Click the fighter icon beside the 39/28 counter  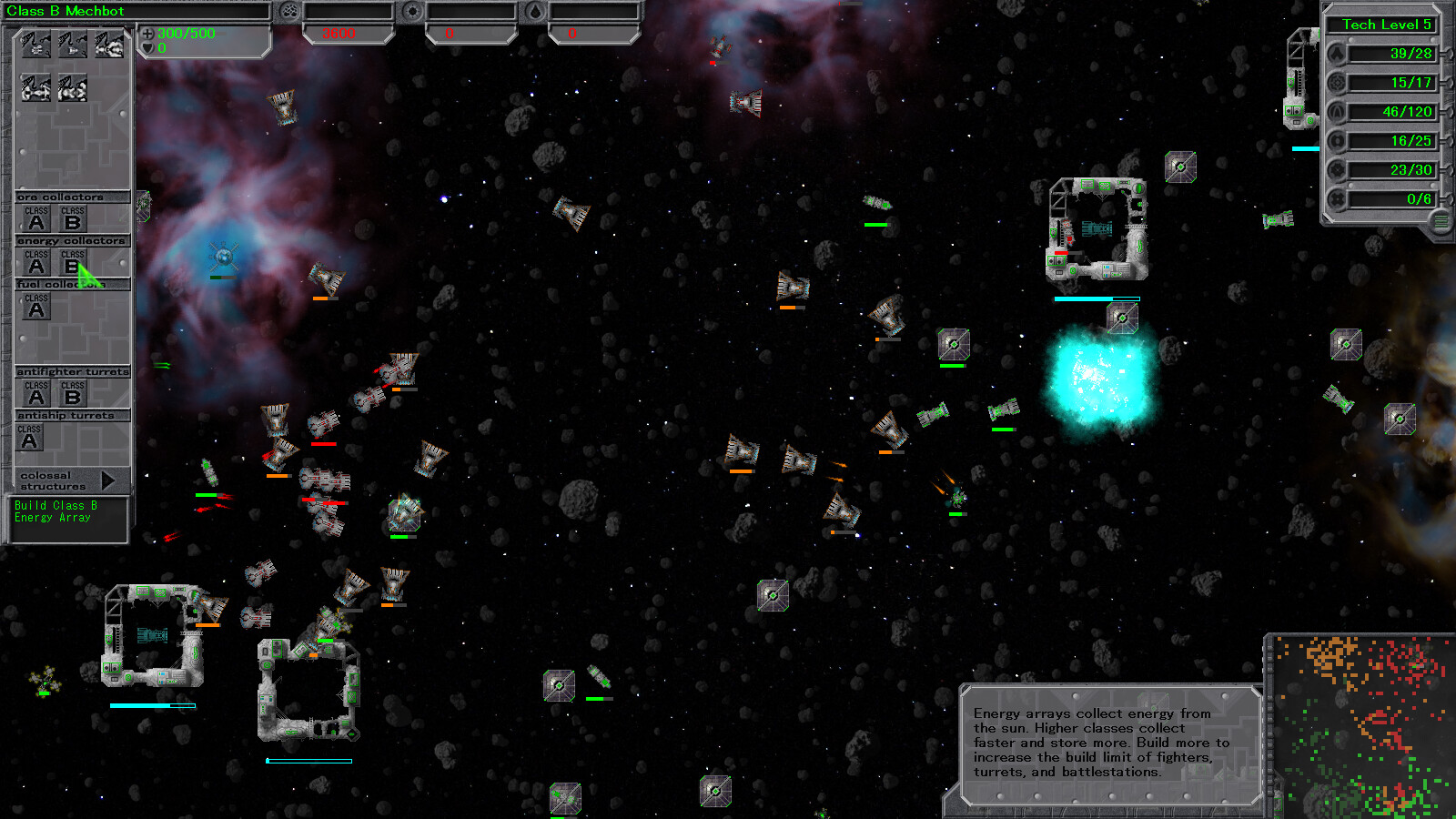pos(1337,53)
